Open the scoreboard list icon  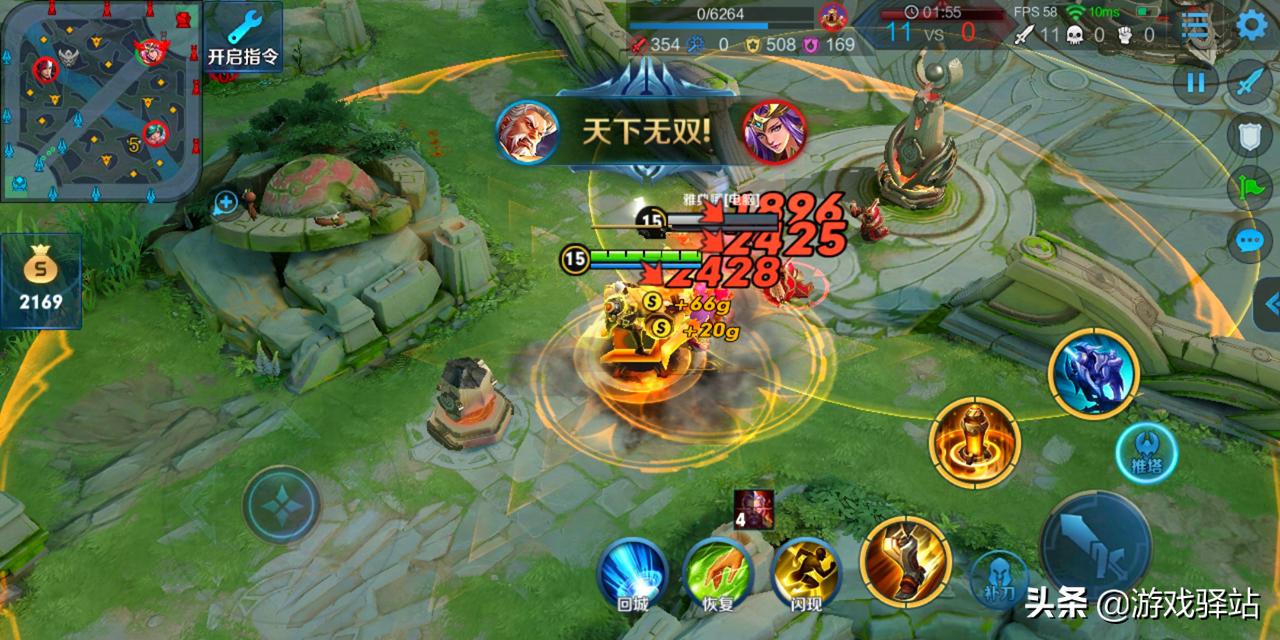pyautogui.click(x=1195, y=26)
